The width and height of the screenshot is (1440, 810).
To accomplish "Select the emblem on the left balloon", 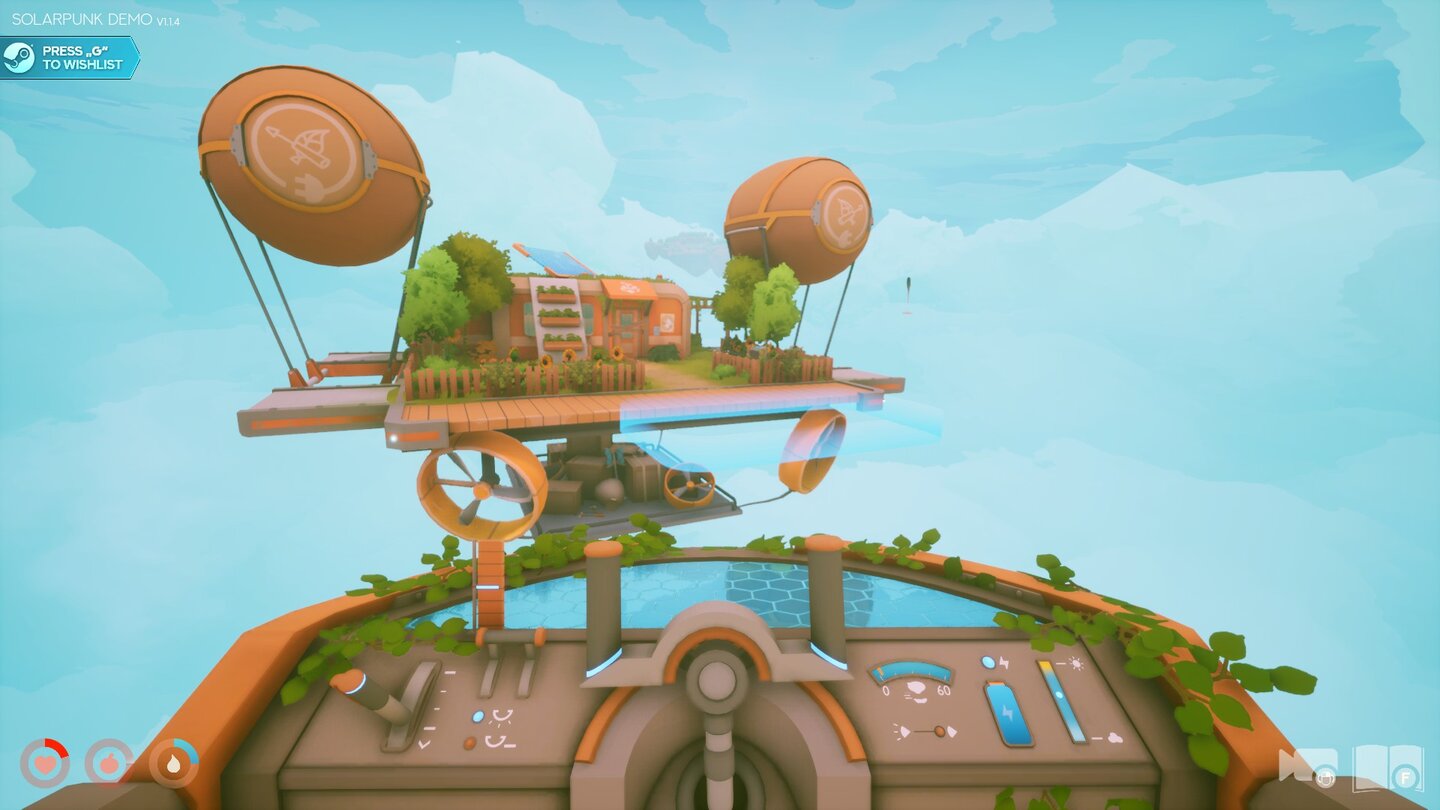I will [300, 150].
